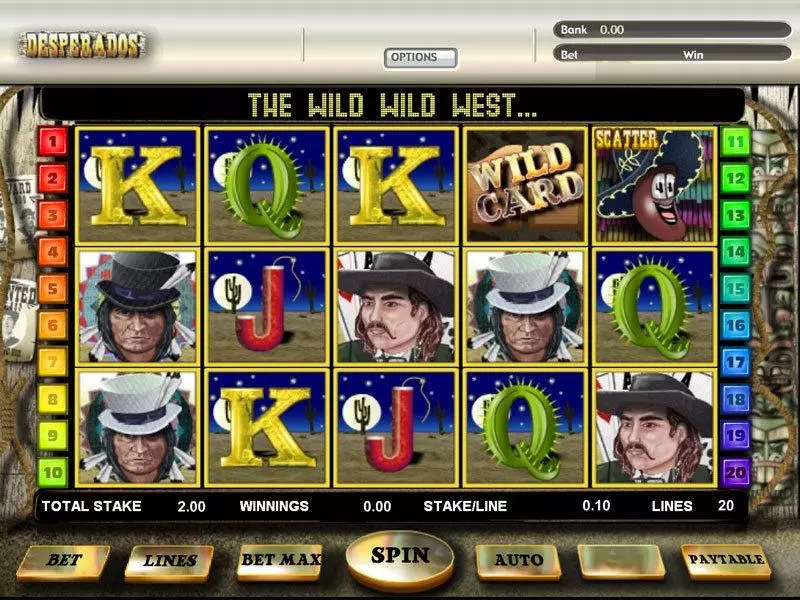Open the OPTIONS menu
The image size is (800, 600).
[x=420, y=58]
